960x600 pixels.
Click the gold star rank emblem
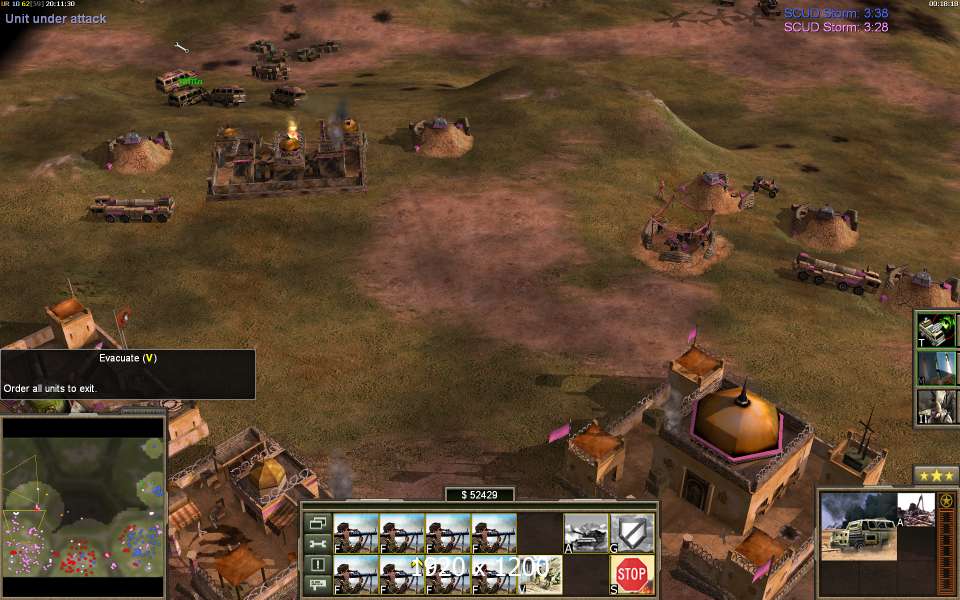946,500
